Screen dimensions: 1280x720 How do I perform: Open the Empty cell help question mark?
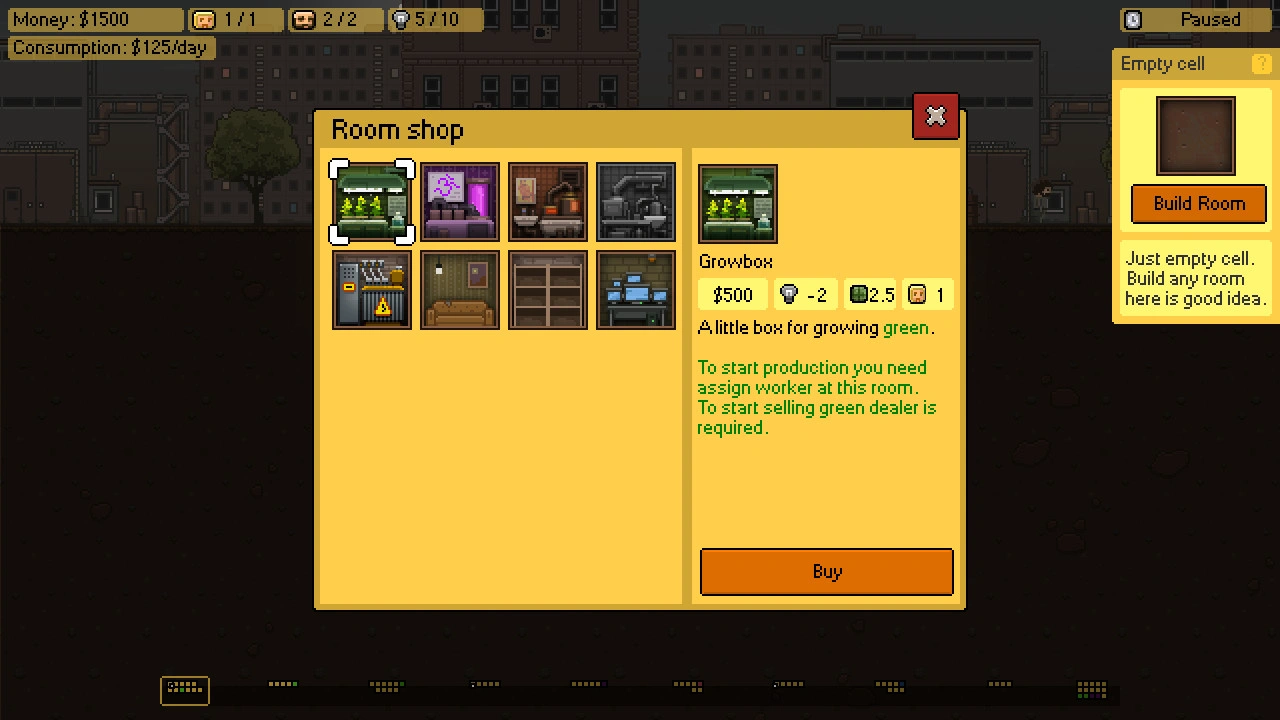[1261, 64]
